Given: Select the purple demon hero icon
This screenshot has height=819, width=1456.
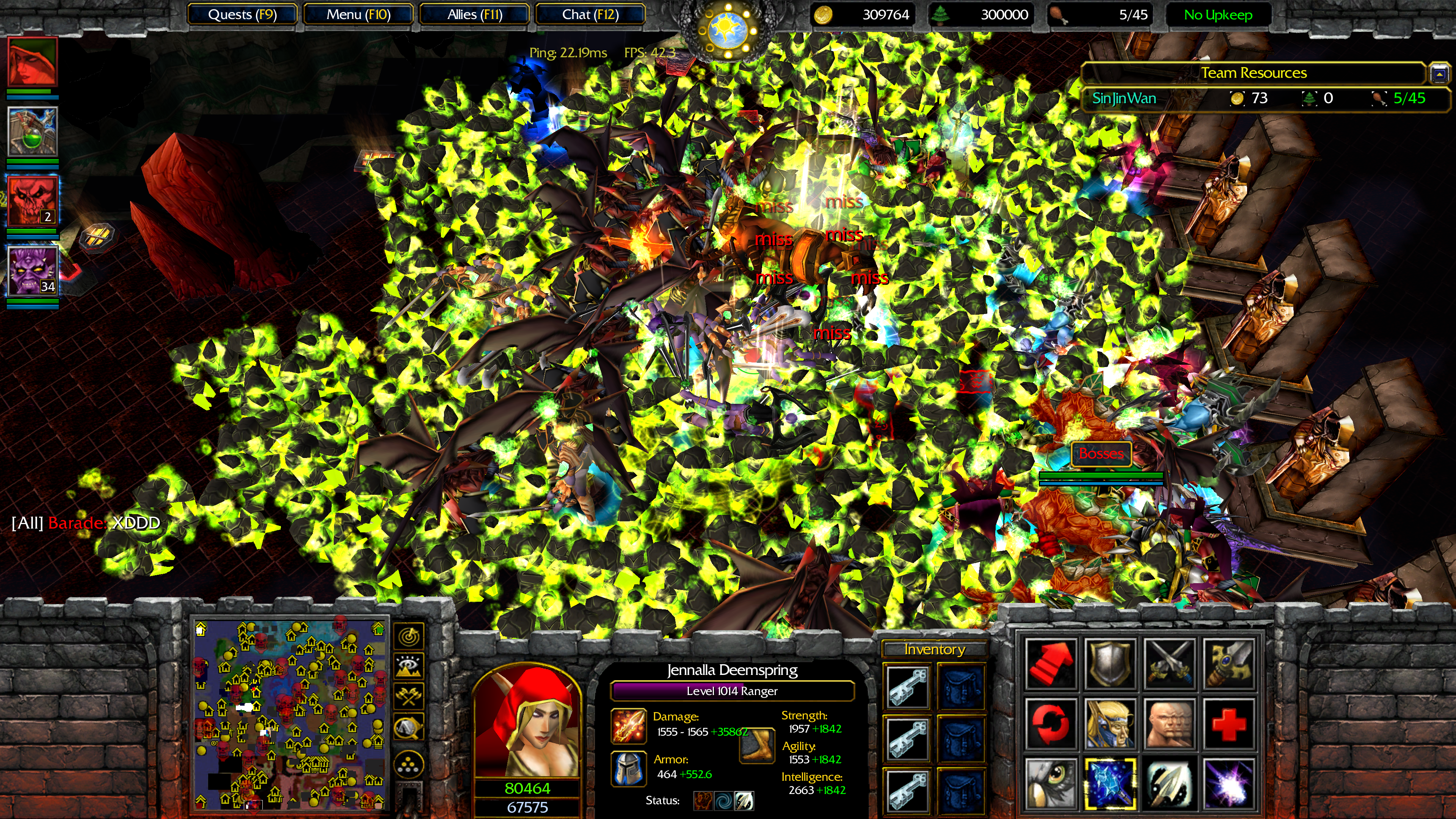Looking at the screenshot, I should 32,270.
